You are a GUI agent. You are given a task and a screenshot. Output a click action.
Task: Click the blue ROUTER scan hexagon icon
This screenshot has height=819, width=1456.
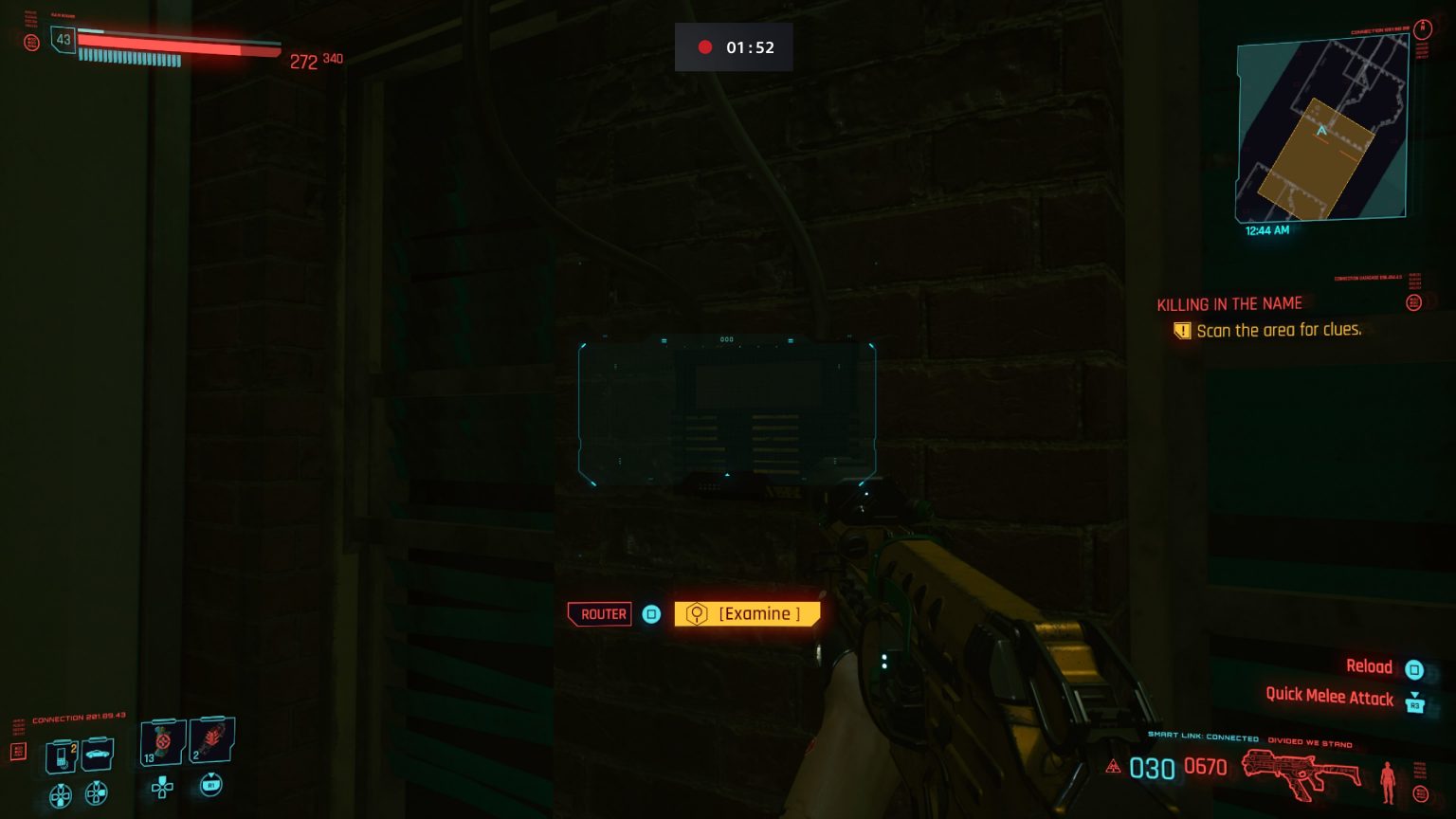651,614
